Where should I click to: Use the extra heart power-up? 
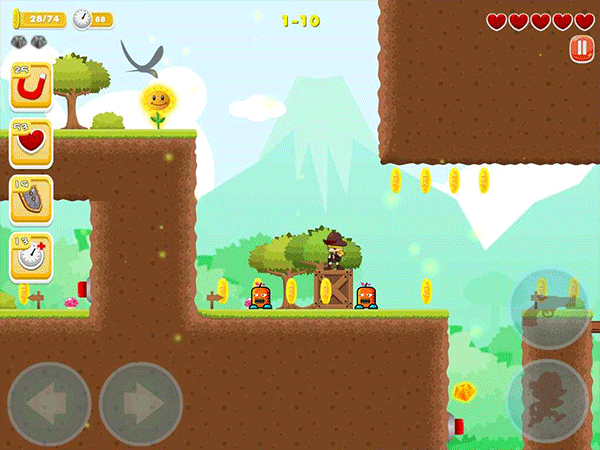[31, 144]
